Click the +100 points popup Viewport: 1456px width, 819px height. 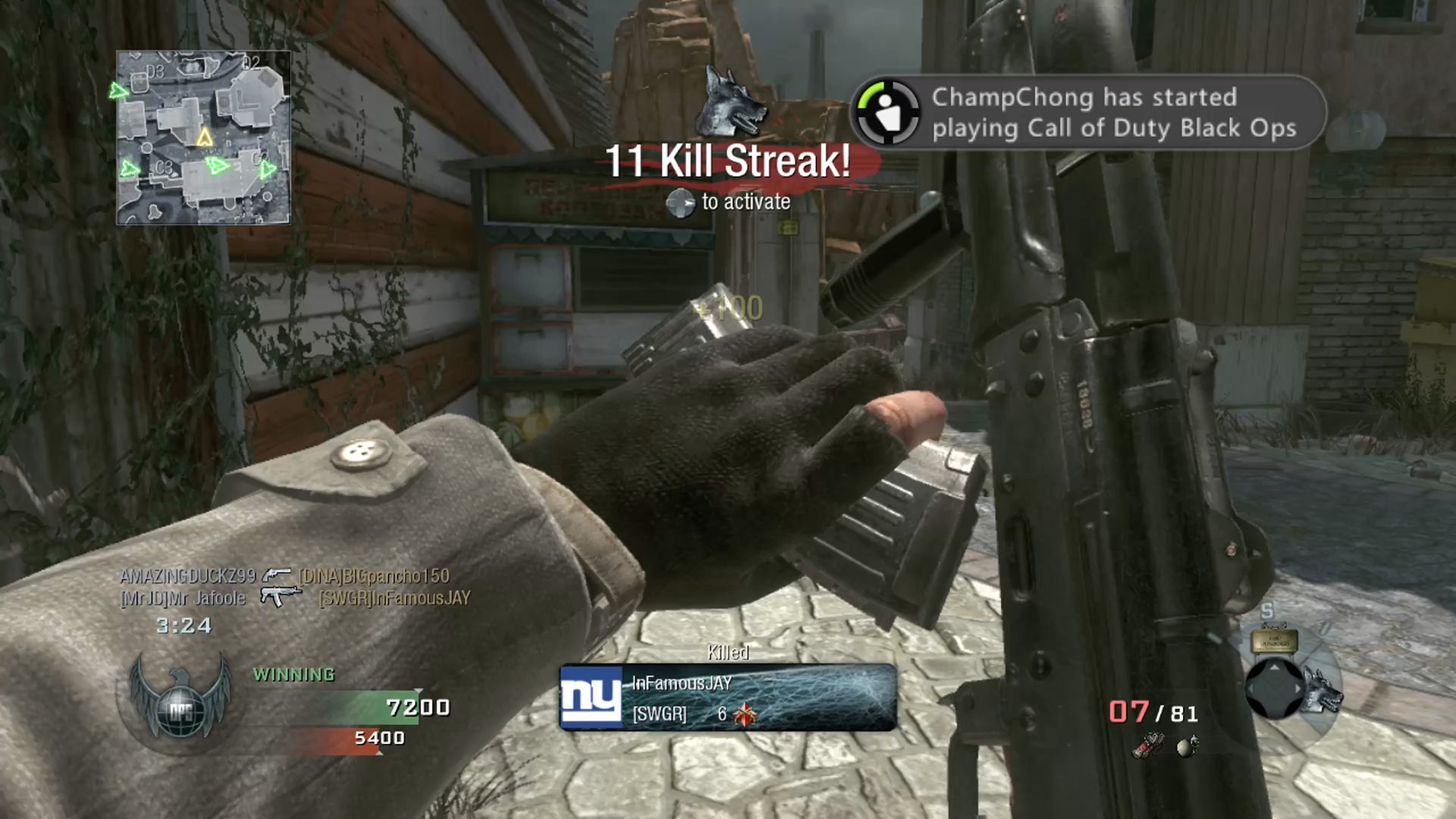tap(730, 308)
